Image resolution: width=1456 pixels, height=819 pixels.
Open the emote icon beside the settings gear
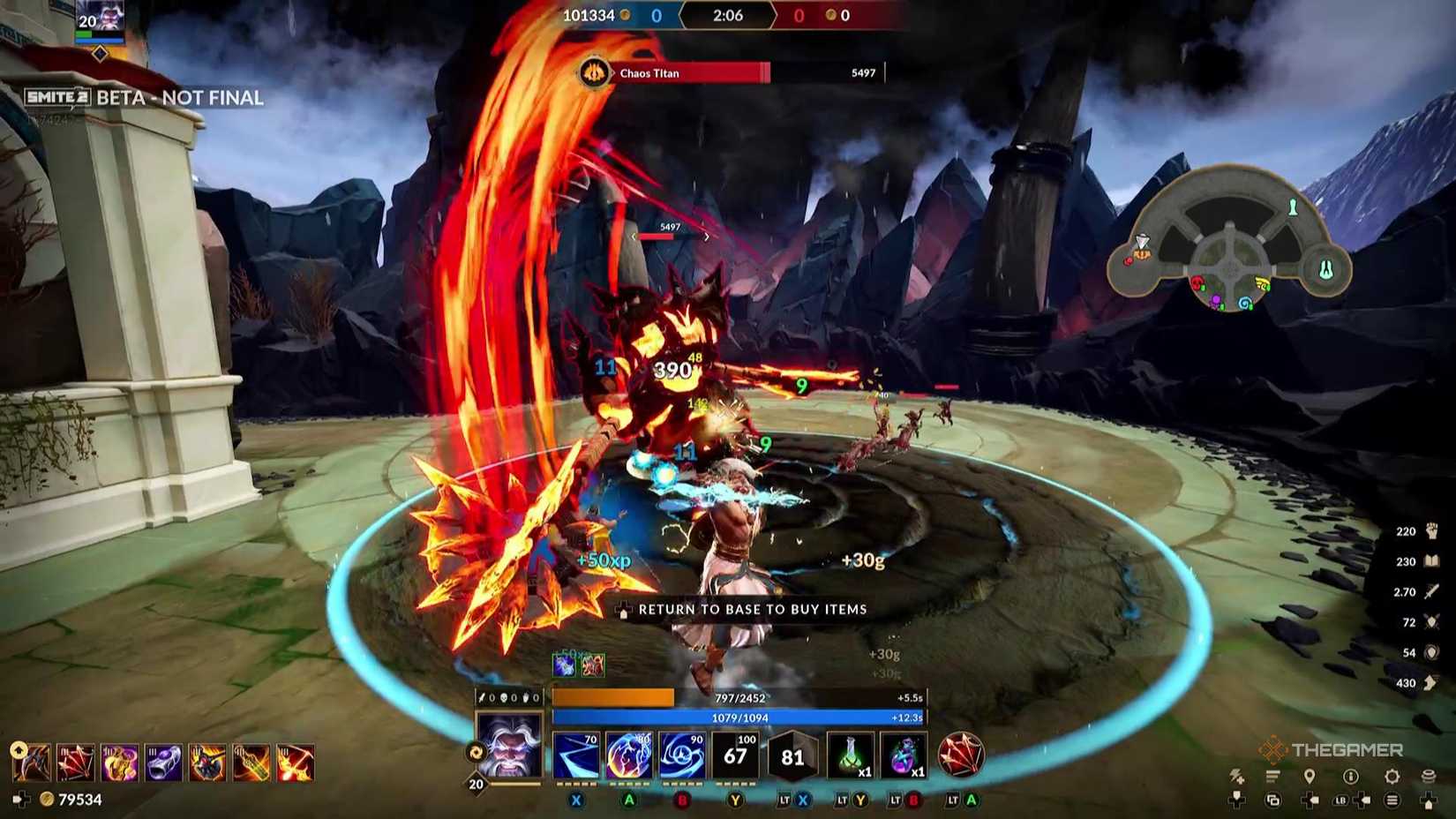[1430, 775]
